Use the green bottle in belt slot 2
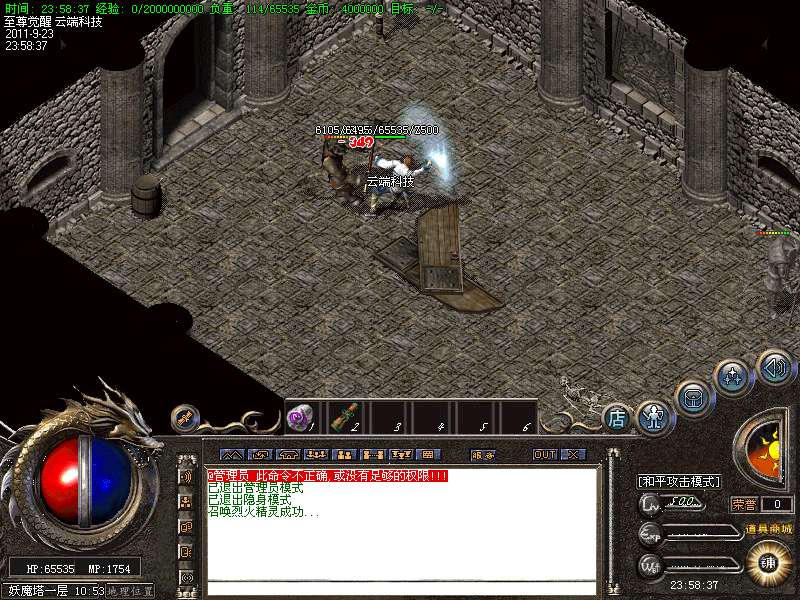Image resolution: width=800 pixels, height=600 pixels. click(x=342, y=417)
